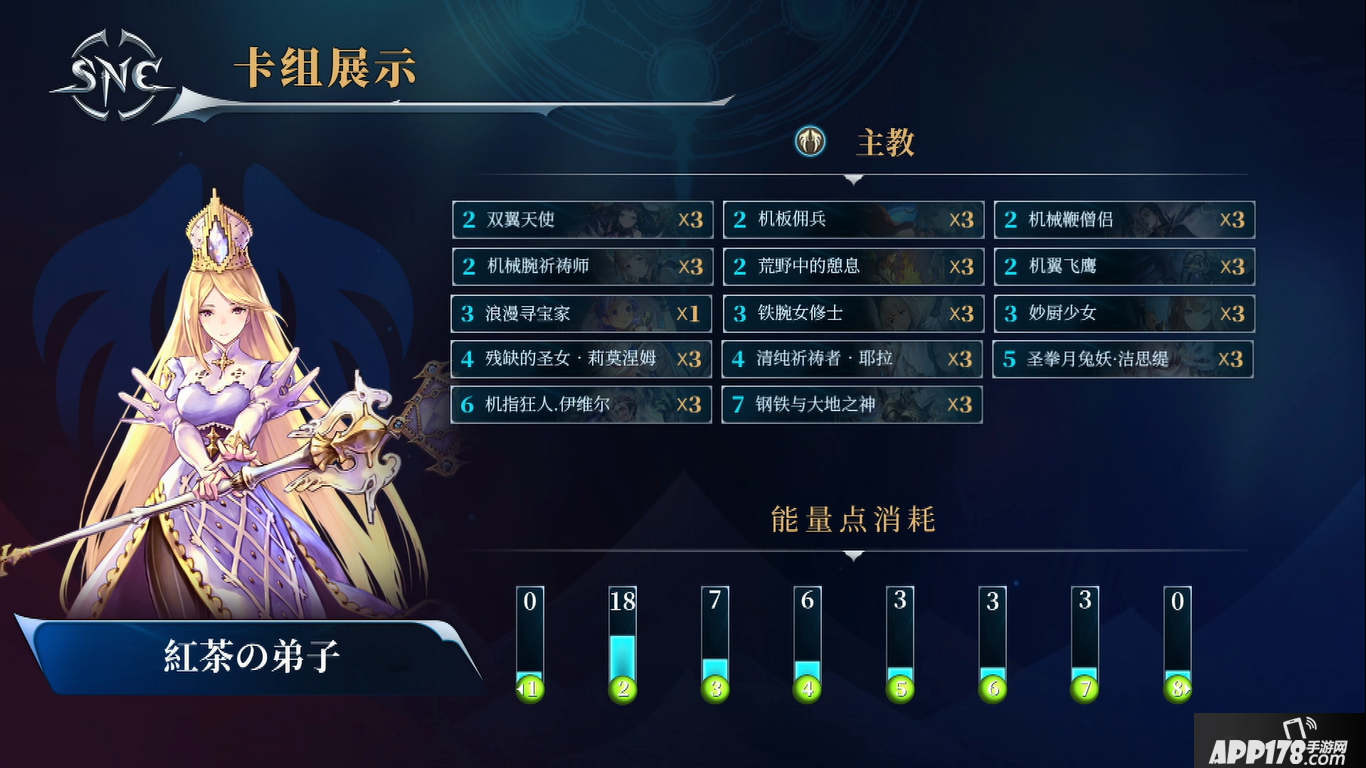This screenshot has width=1366, height=768.
Task: Expand the arrow below 主教 header
Action: pyautogui.click(x=852, y=180)
